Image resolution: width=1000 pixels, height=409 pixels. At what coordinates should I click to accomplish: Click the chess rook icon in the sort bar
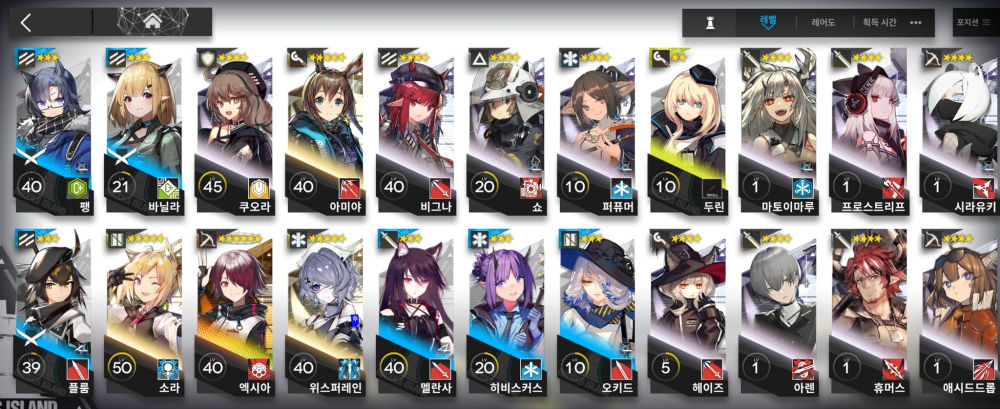(x=711, y=22)
